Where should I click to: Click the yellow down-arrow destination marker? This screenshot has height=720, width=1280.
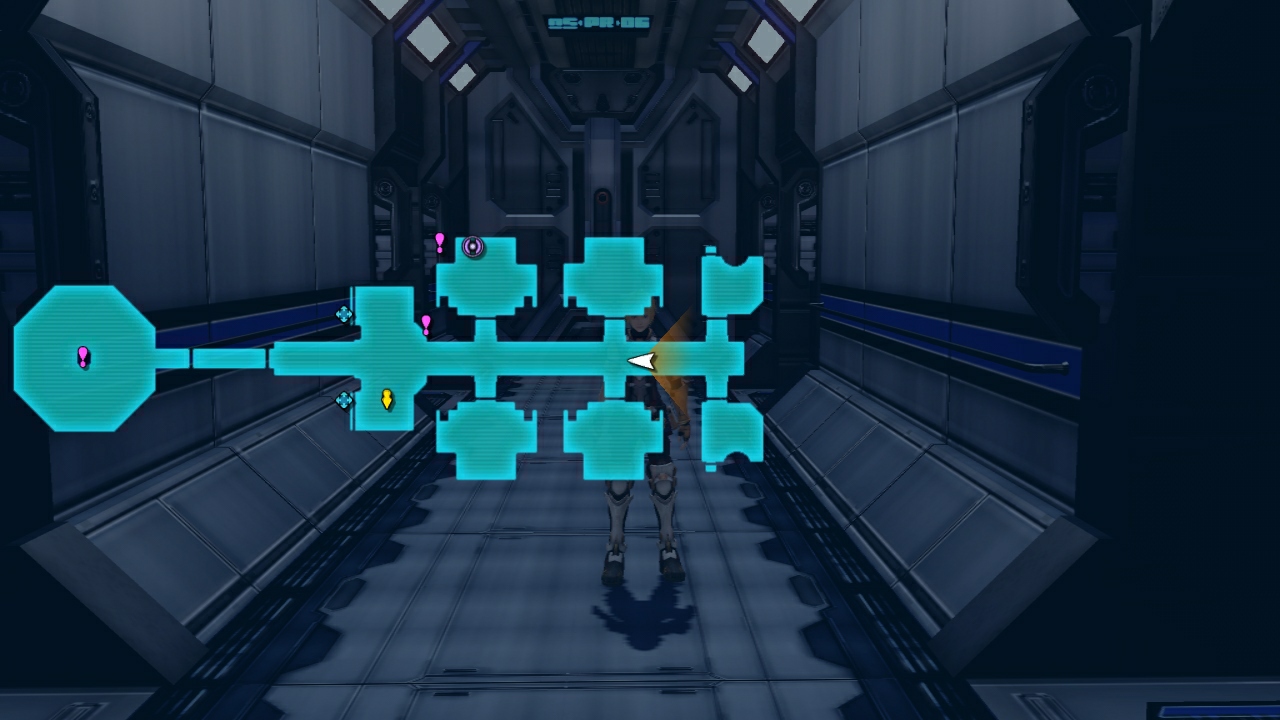point(387,397)
